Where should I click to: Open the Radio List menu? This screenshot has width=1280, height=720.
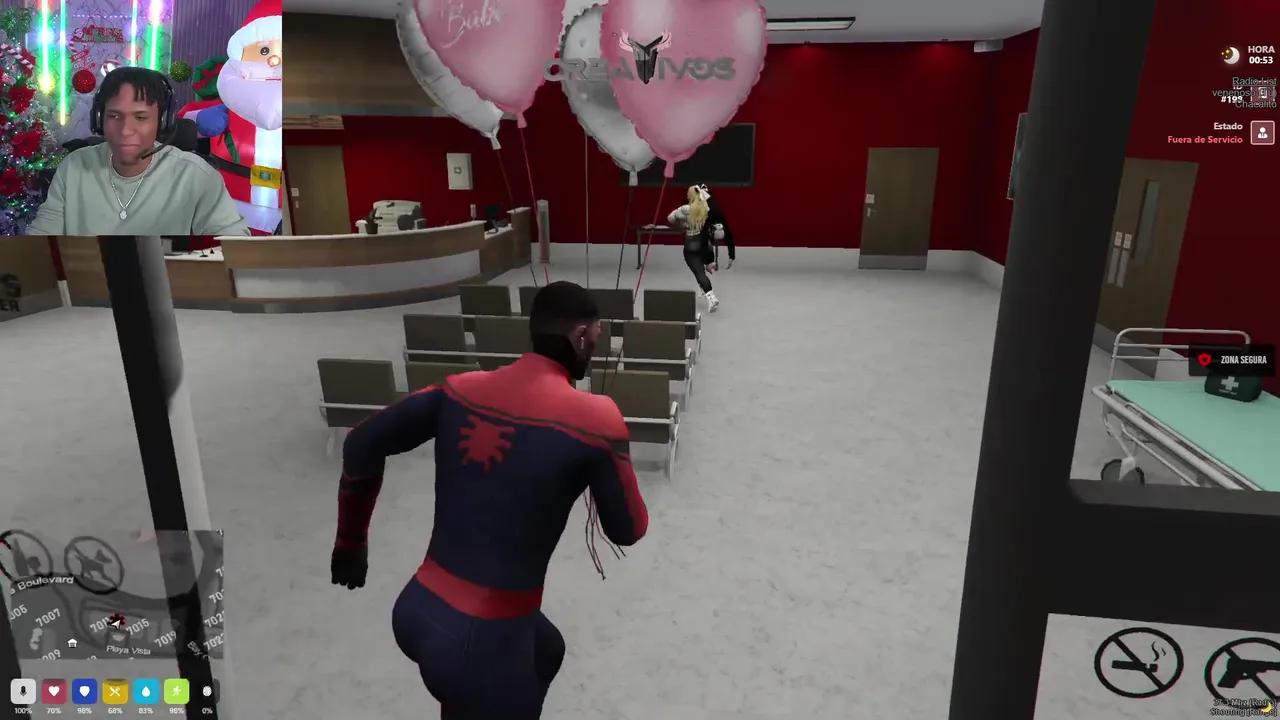1254,81
